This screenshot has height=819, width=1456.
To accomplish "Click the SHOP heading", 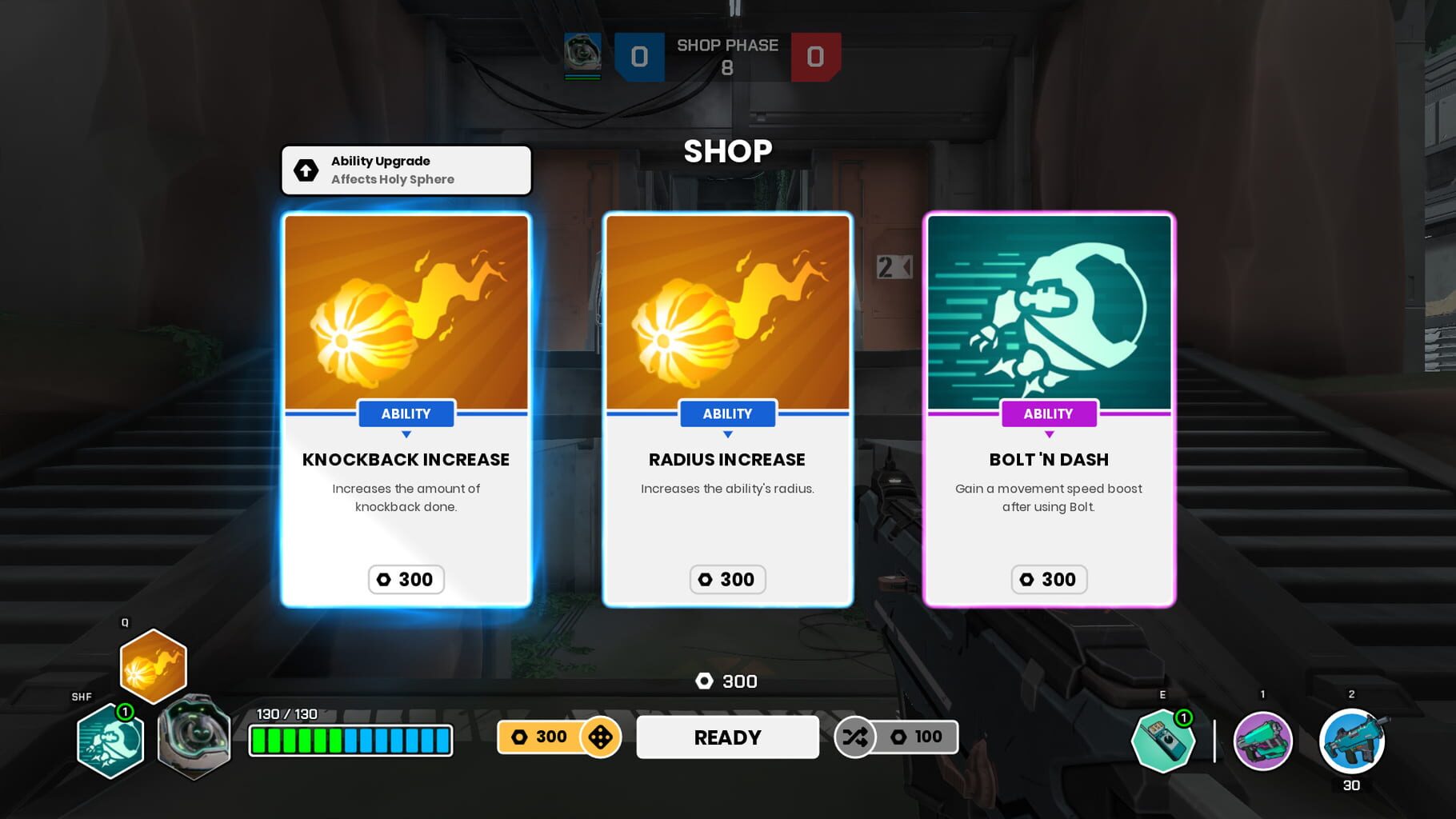I will click(727, 150).
